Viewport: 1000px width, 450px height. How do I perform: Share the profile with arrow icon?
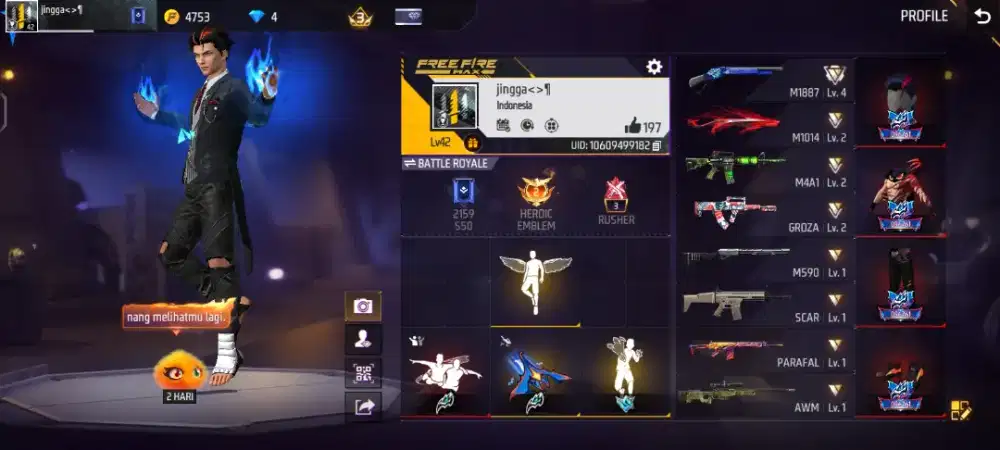tap(363, 406)
